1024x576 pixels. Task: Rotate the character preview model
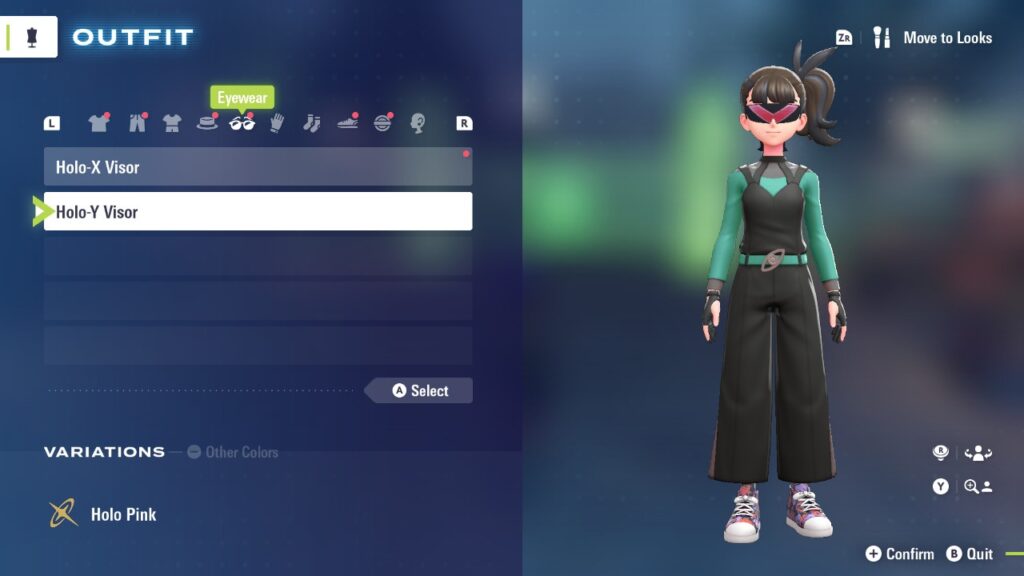pyautogui.click(x=975, y=453)
